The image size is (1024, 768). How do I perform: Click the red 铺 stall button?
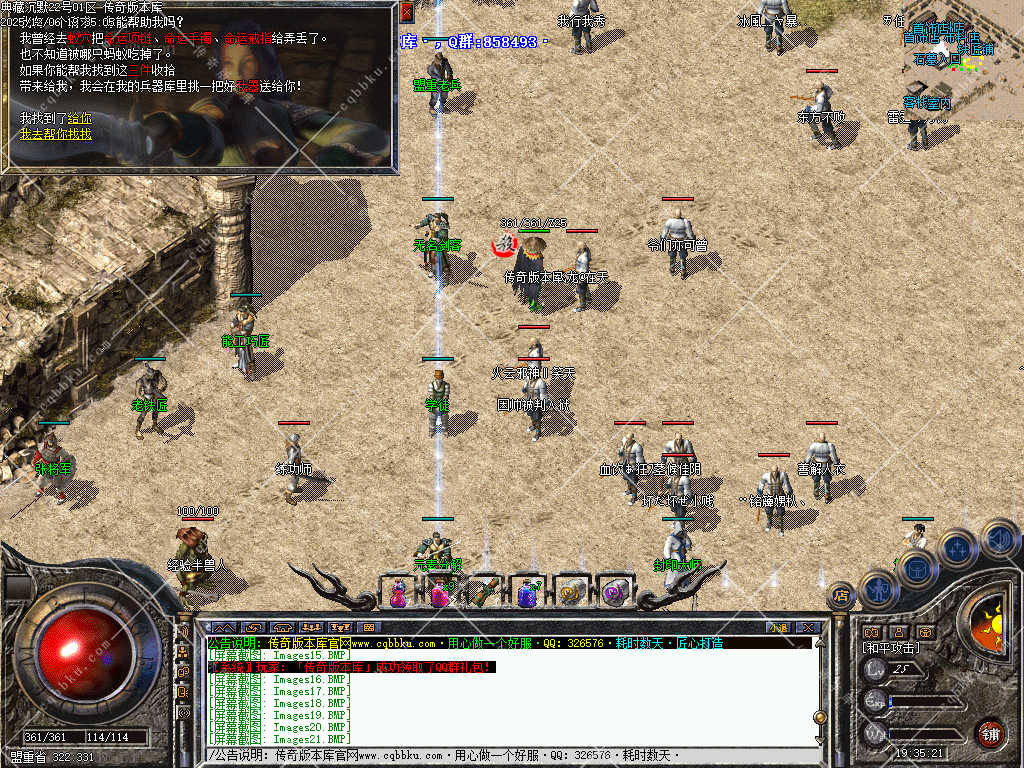point(990,733)
